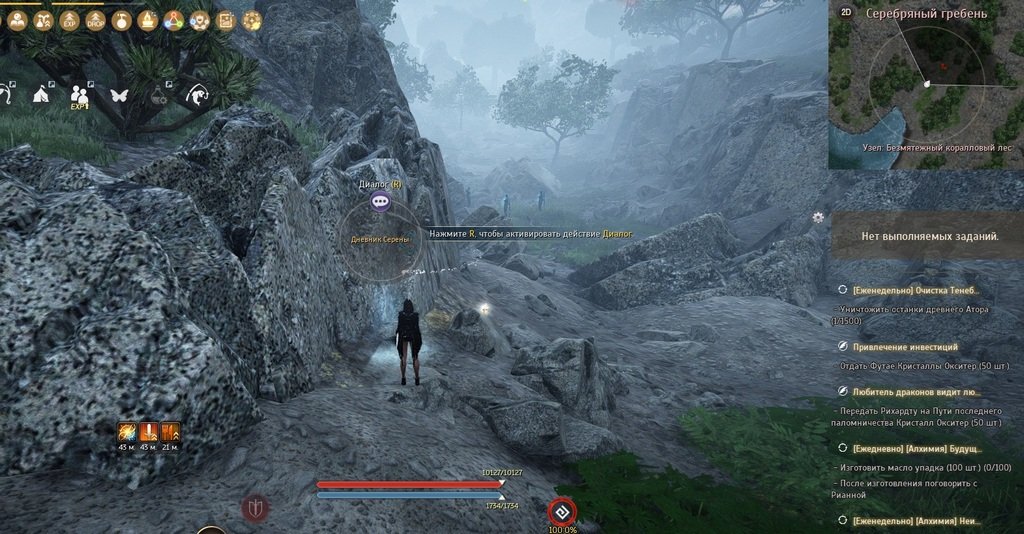This screenshot has width=1024, height=534.
Task: Open the Любитель драконов quest entry
Action: pyautogui.click(x=916, y=391)
